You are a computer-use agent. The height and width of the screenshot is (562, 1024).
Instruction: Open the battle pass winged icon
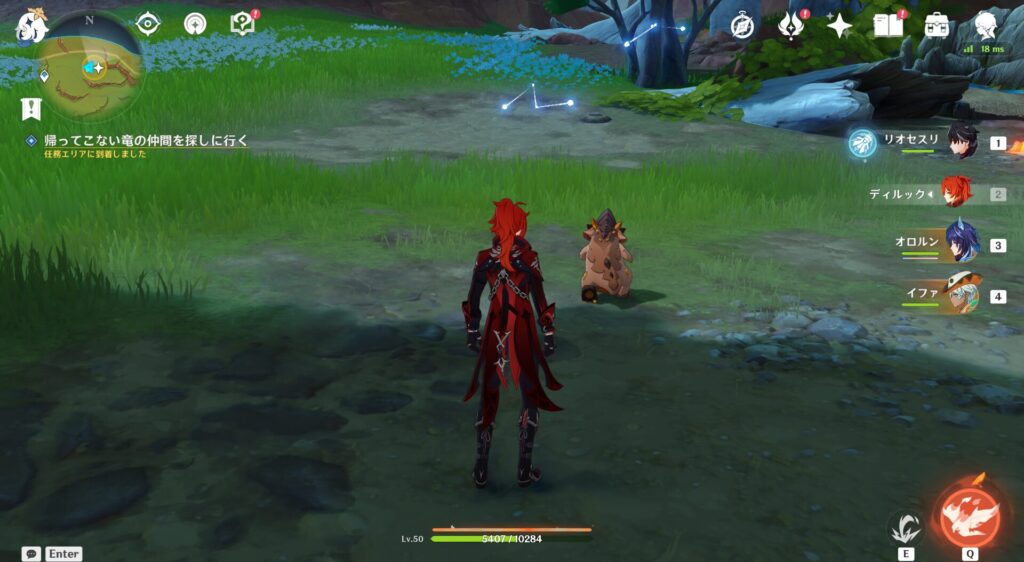792,26
